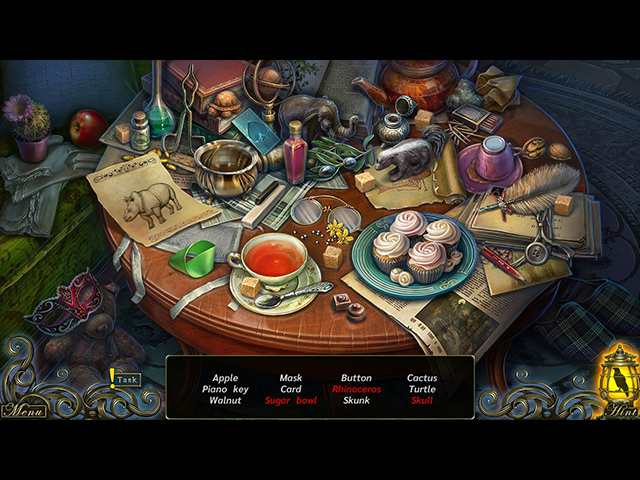The width and height of the screenshot is (640, 480).
Task: Choose the red "Rhinoceros" list entry
Action: tap(356, 389)
